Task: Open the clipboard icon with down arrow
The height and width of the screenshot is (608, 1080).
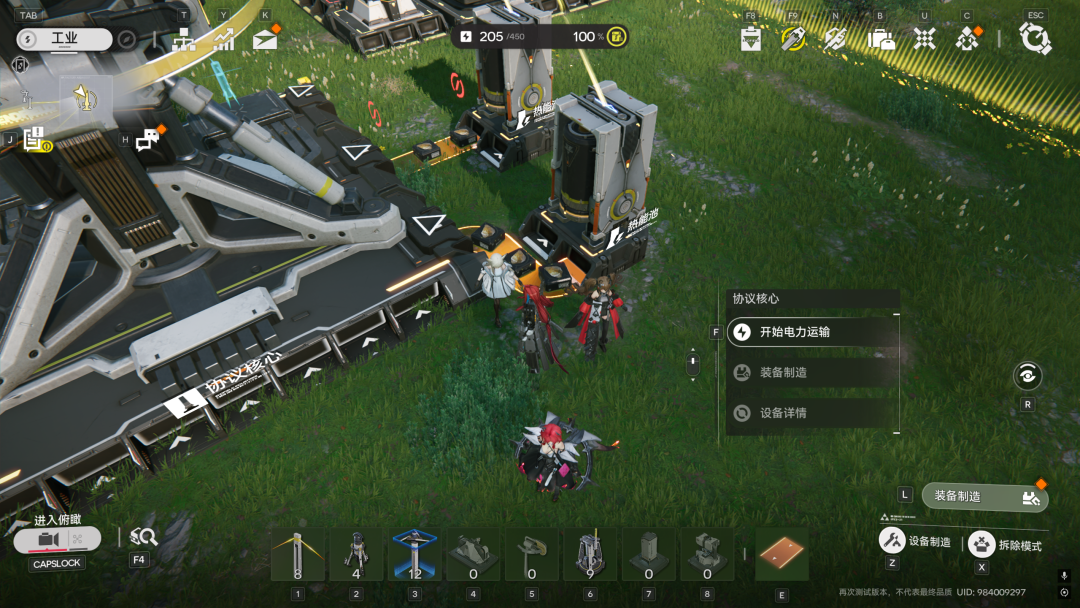Action: pos(751,39)
